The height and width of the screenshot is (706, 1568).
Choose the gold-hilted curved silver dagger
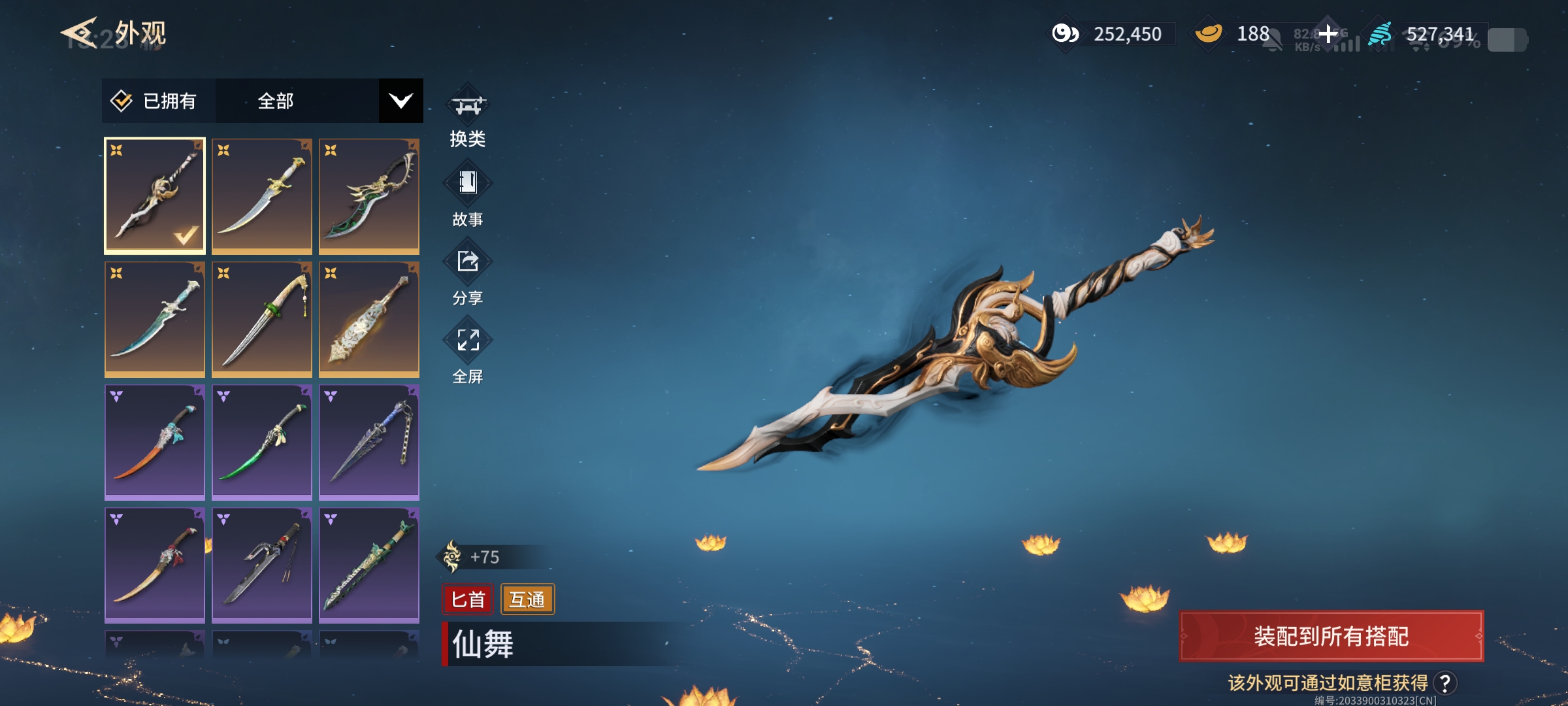coord(262,195)
